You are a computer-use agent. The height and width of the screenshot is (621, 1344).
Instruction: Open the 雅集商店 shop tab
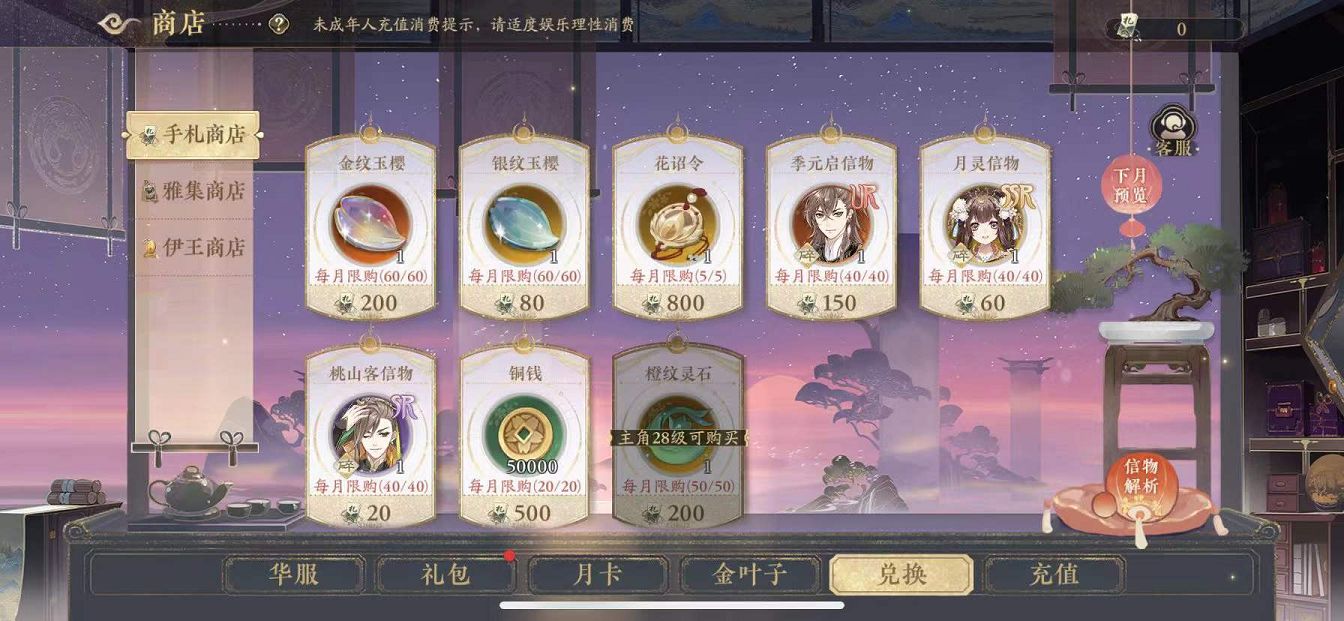point(194,191)
